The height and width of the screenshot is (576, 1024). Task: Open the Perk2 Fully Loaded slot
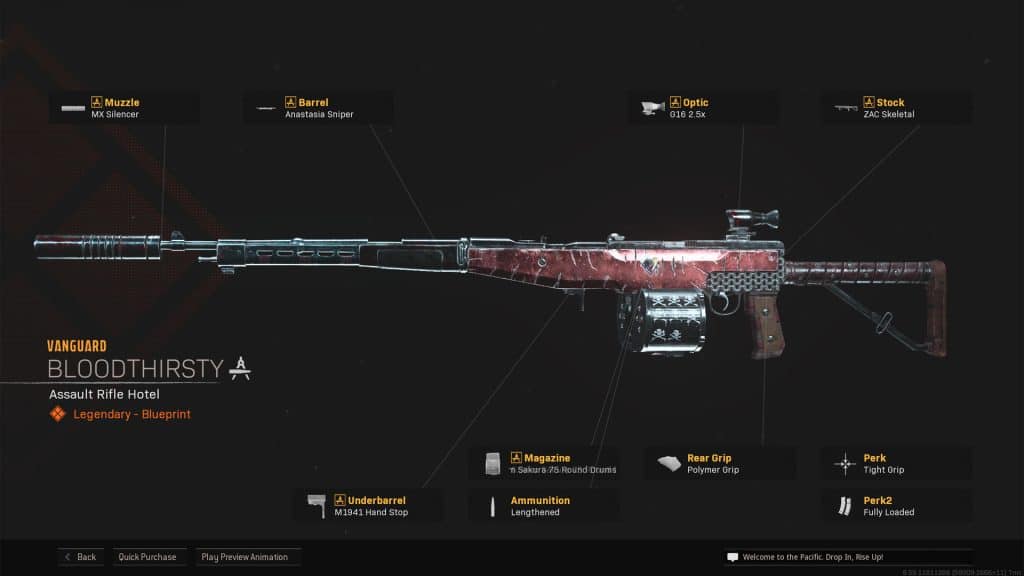point(897,505)
